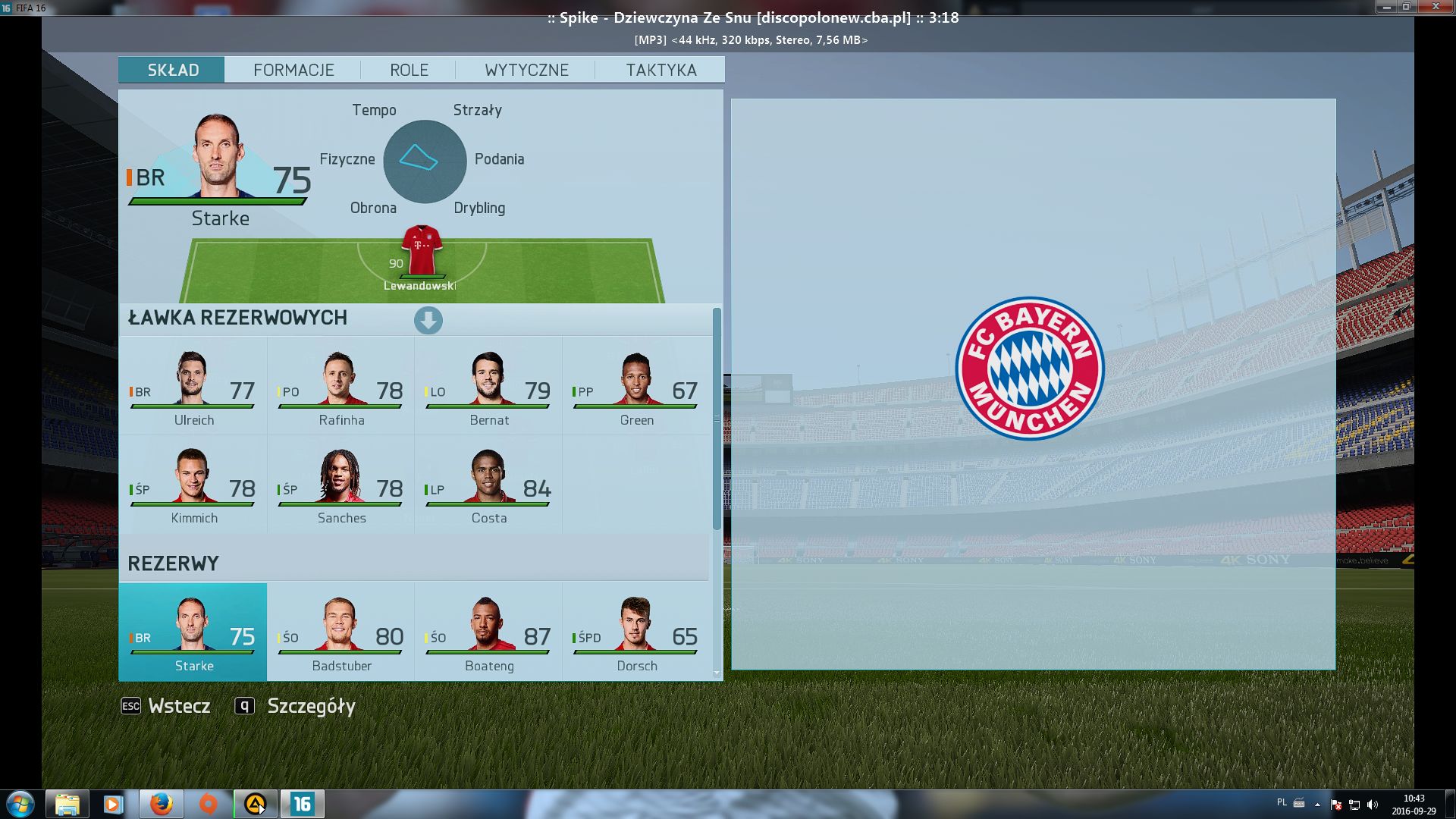
Task: Pick Bernat from the substitutes bench
Action: pos(488,387)
